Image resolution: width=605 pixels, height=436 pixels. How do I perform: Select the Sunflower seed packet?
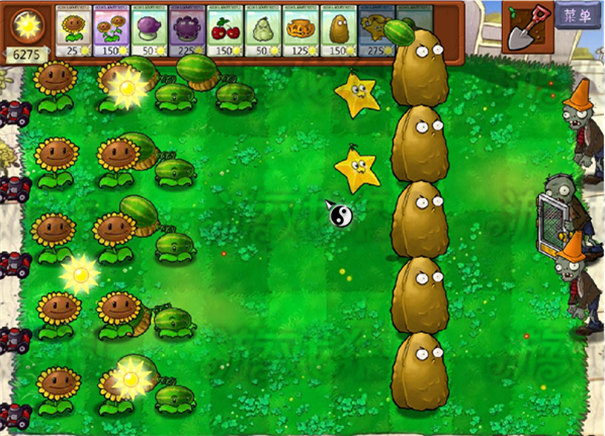[71, 30]
